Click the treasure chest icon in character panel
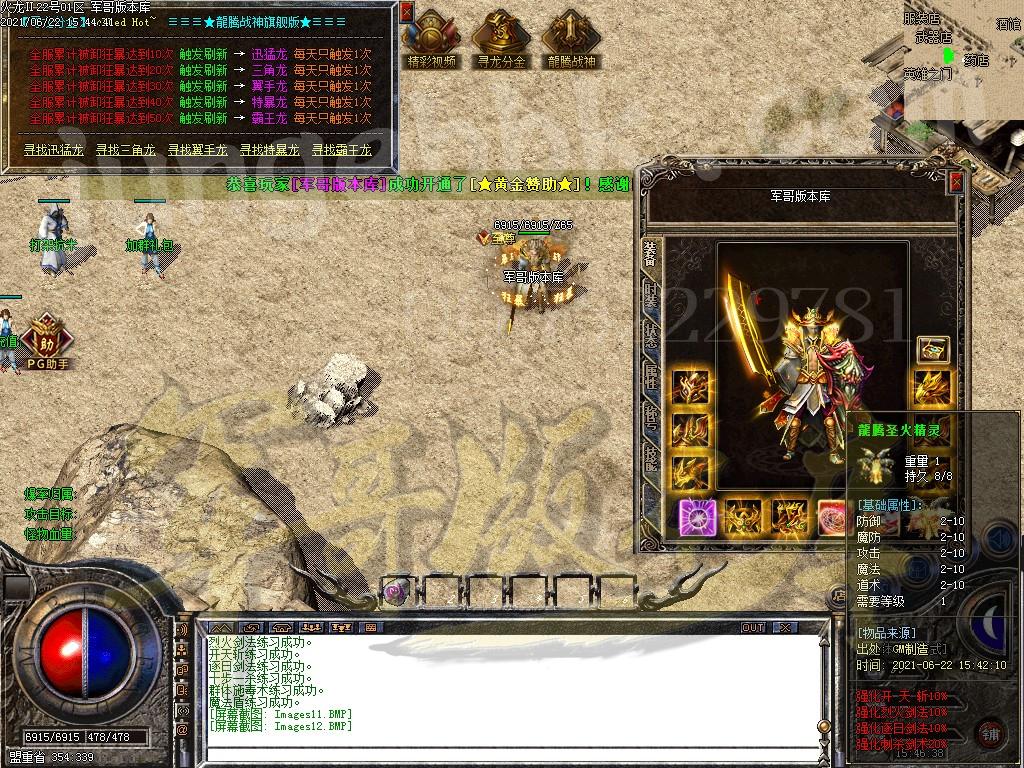Screen dimensions: 1024x768 coord(932,349)
